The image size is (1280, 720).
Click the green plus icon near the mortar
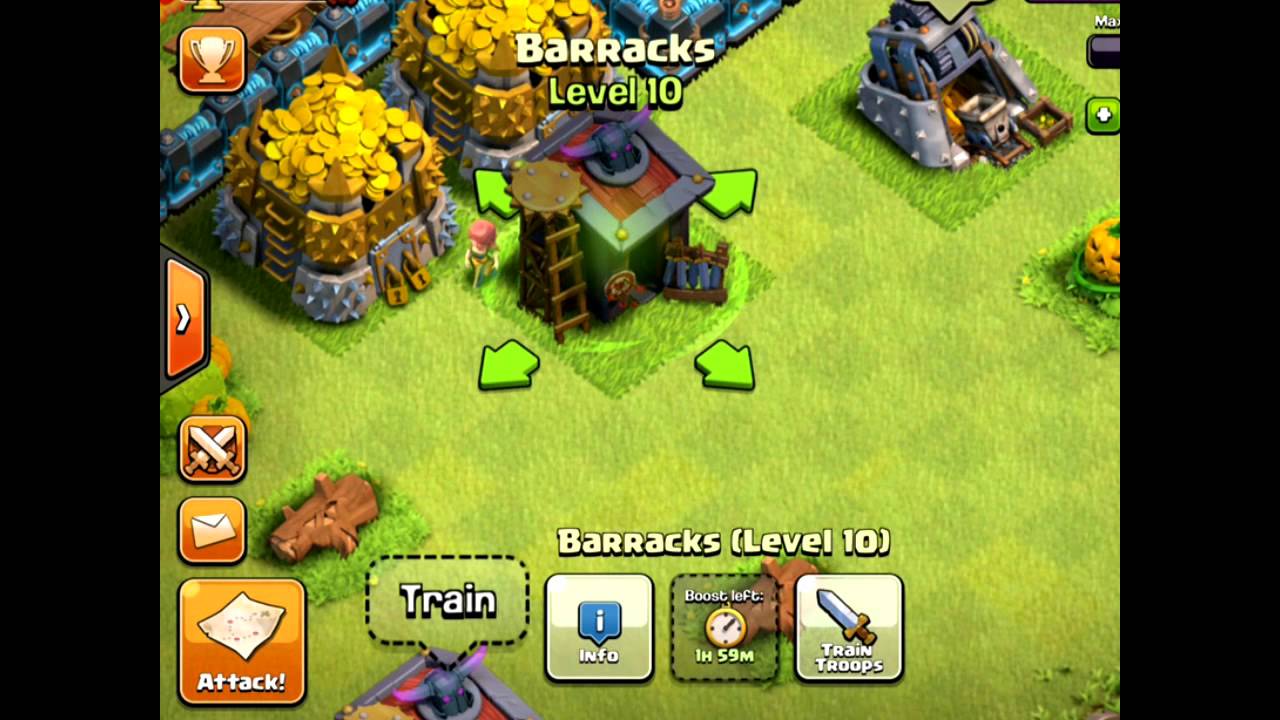click(x=1102, y=116)
